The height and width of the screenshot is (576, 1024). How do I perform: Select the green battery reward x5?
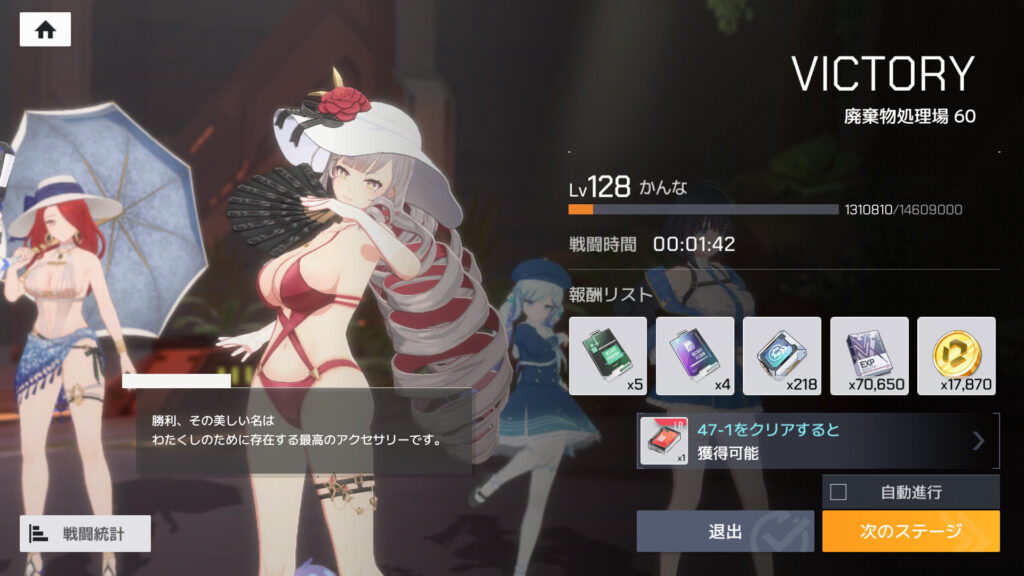607,356
